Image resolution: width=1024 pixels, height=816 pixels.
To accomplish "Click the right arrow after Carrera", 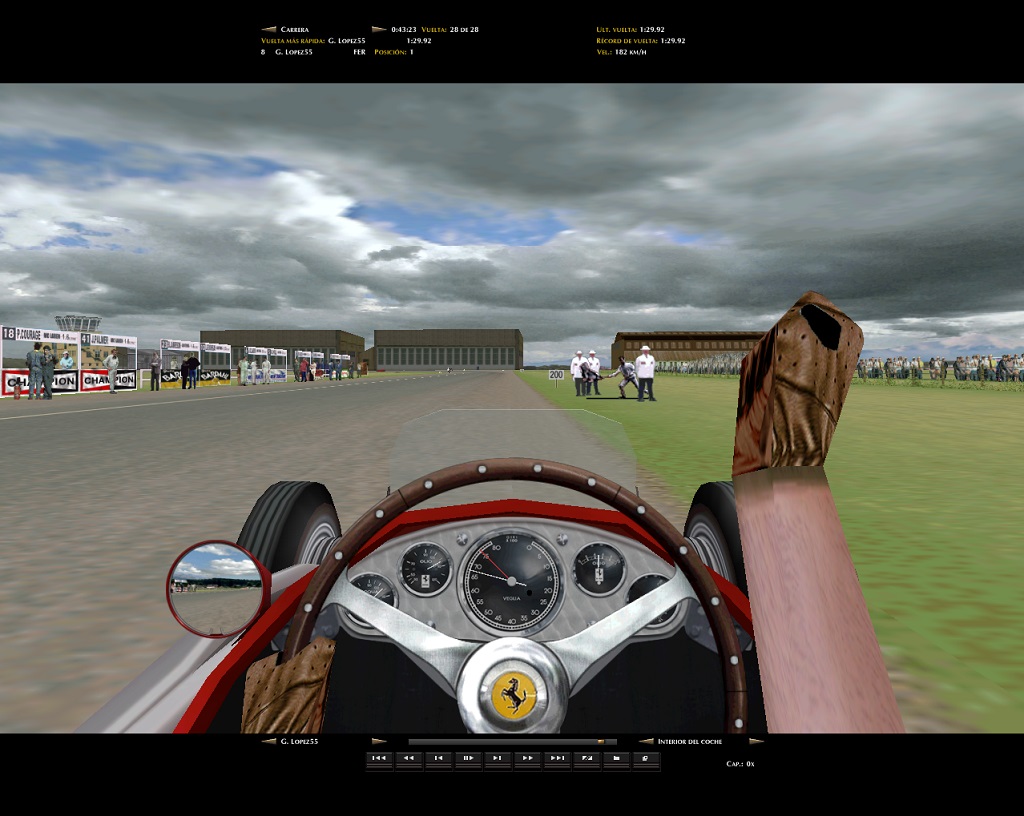I will pos(379,29).
